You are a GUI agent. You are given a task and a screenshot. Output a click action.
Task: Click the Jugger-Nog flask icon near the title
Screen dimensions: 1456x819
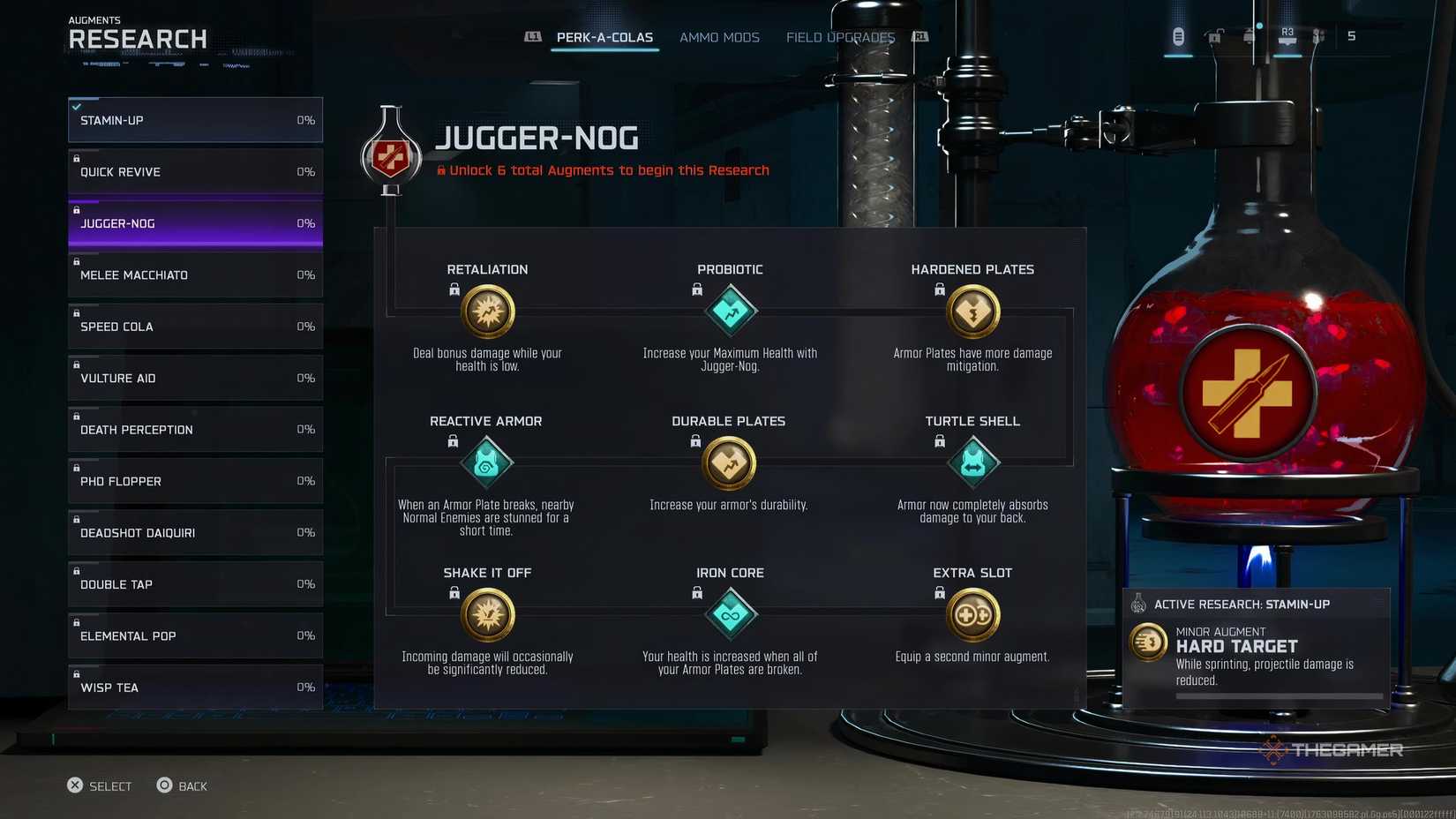(x=391, y=156)
